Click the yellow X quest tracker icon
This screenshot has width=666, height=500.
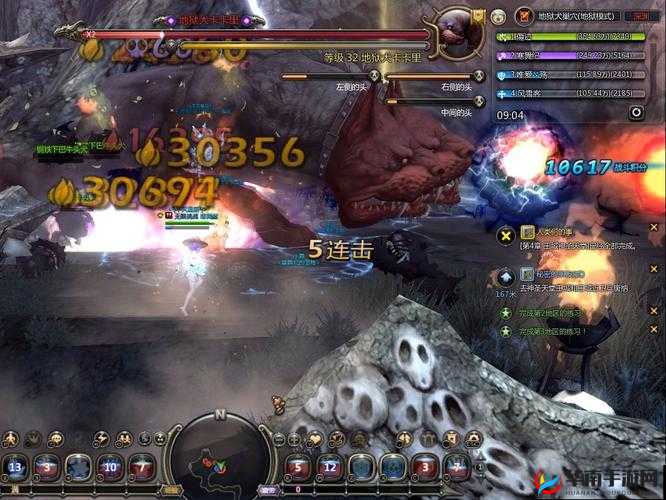[505, 235]
